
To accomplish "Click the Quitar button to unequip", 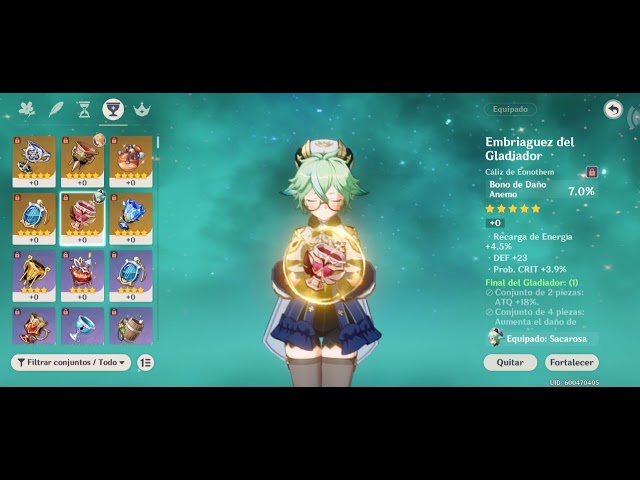I will tap(510, 362).
